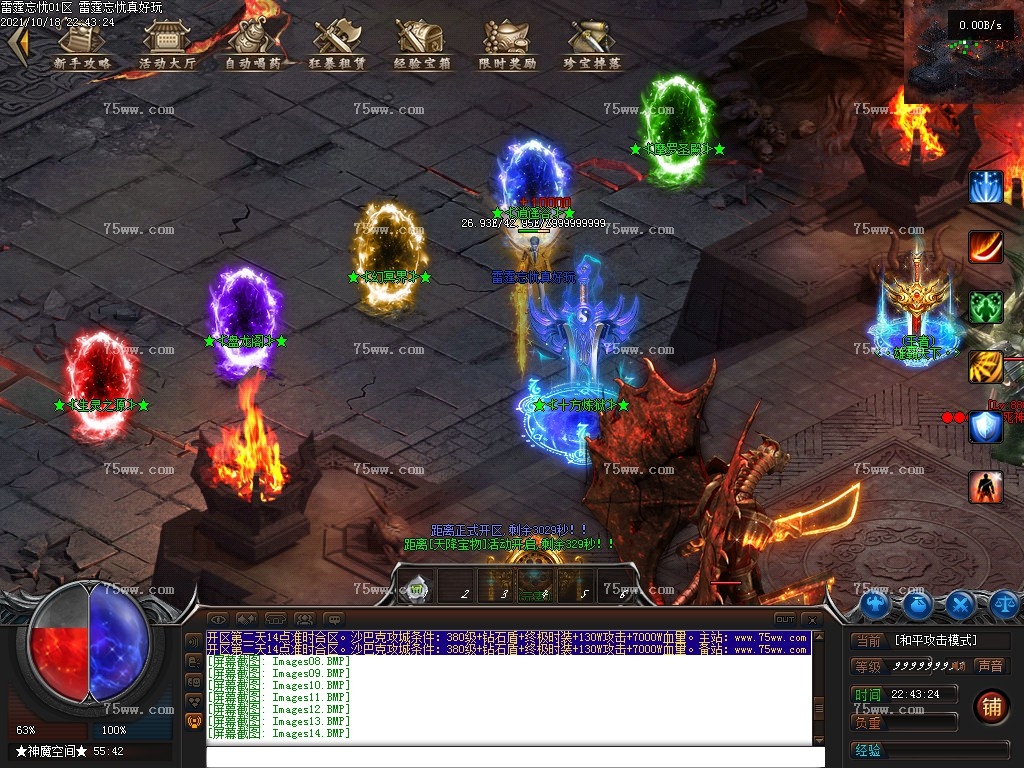
Task: Toggle the 声音 sound button
Action: click(989, 666)
